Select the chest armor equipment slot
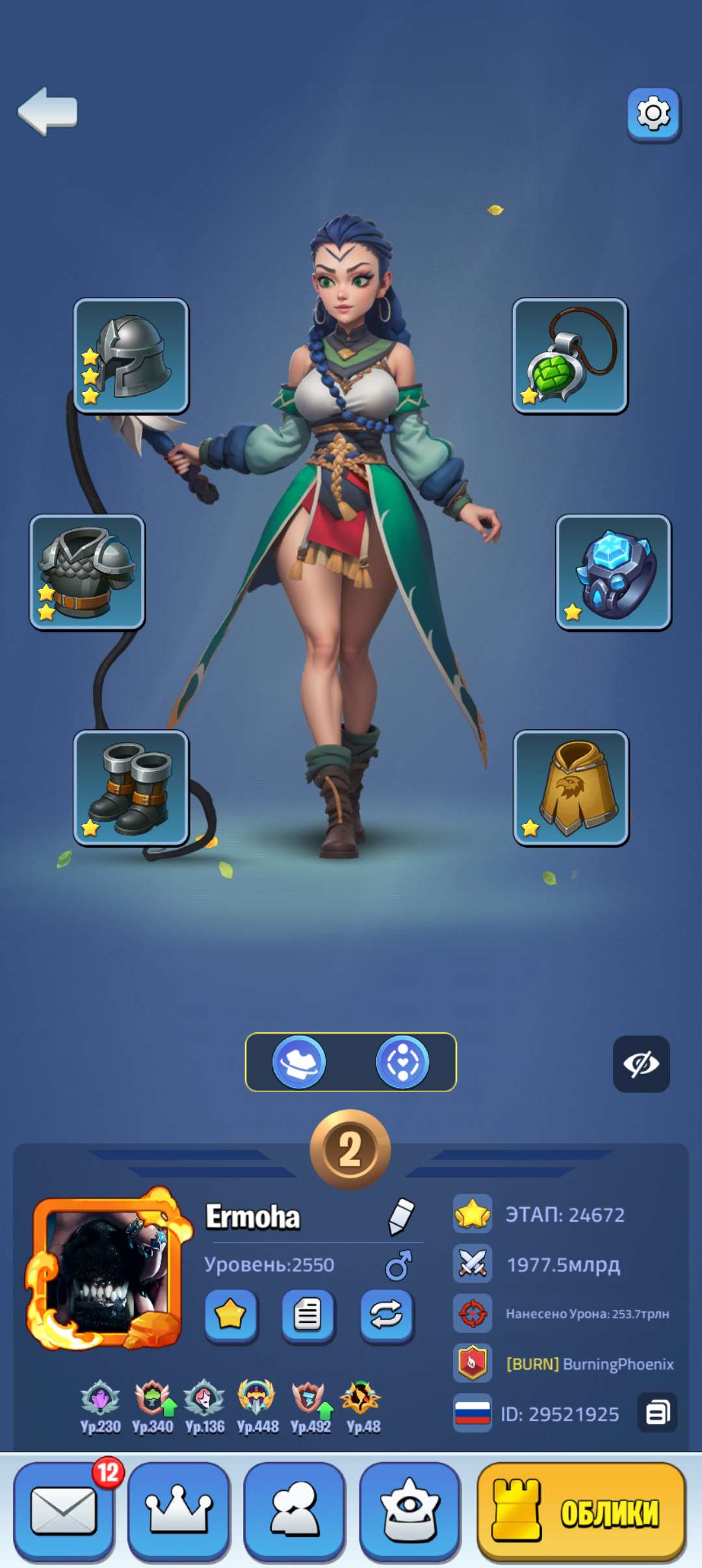Screen dimensions: 702x1568 (x=87, y=572)
